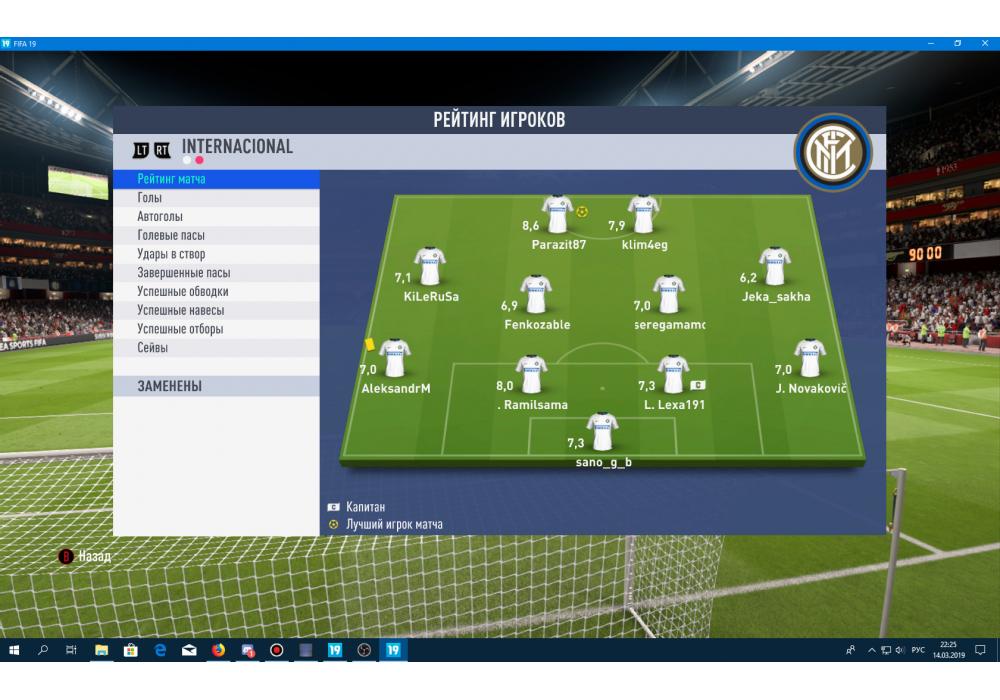1000x700 pixels.
Task: Close the FIFA 19 window
Action: coord(984,44)
